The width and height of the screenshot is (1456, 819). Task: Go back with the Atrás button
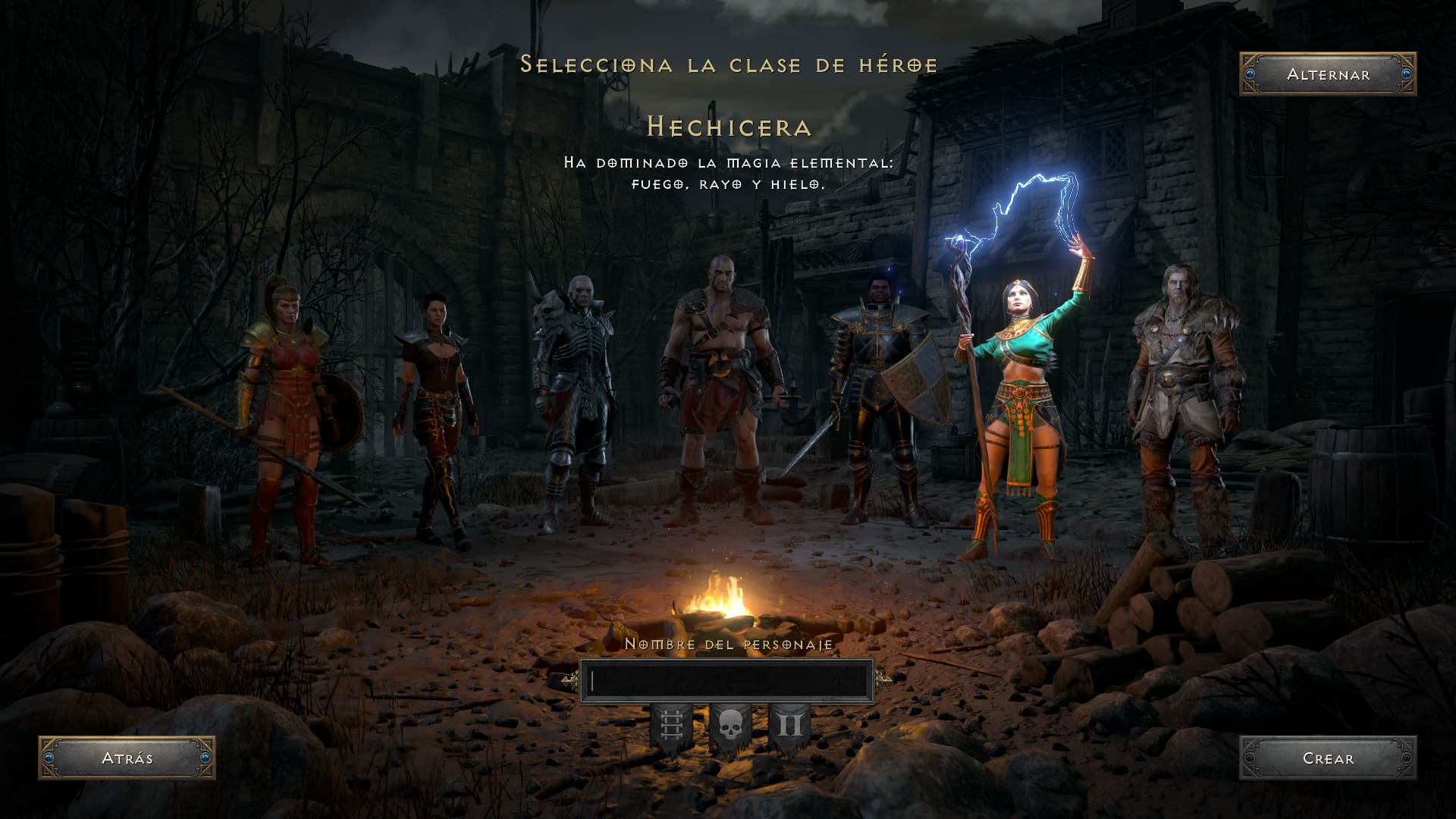[x=127, y=758]
